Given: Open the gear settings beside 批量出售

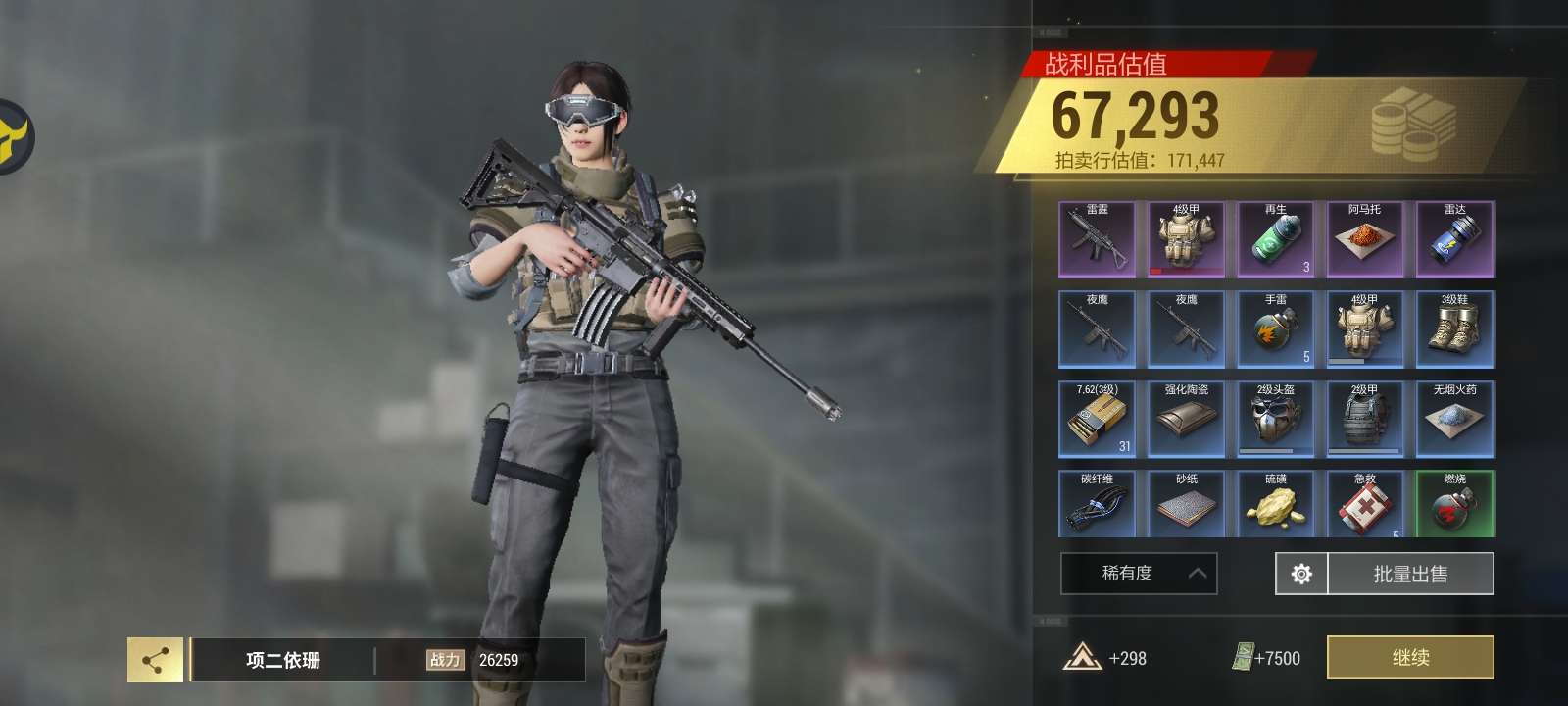Looking at the screenshot, I should tap(1301, 574).
